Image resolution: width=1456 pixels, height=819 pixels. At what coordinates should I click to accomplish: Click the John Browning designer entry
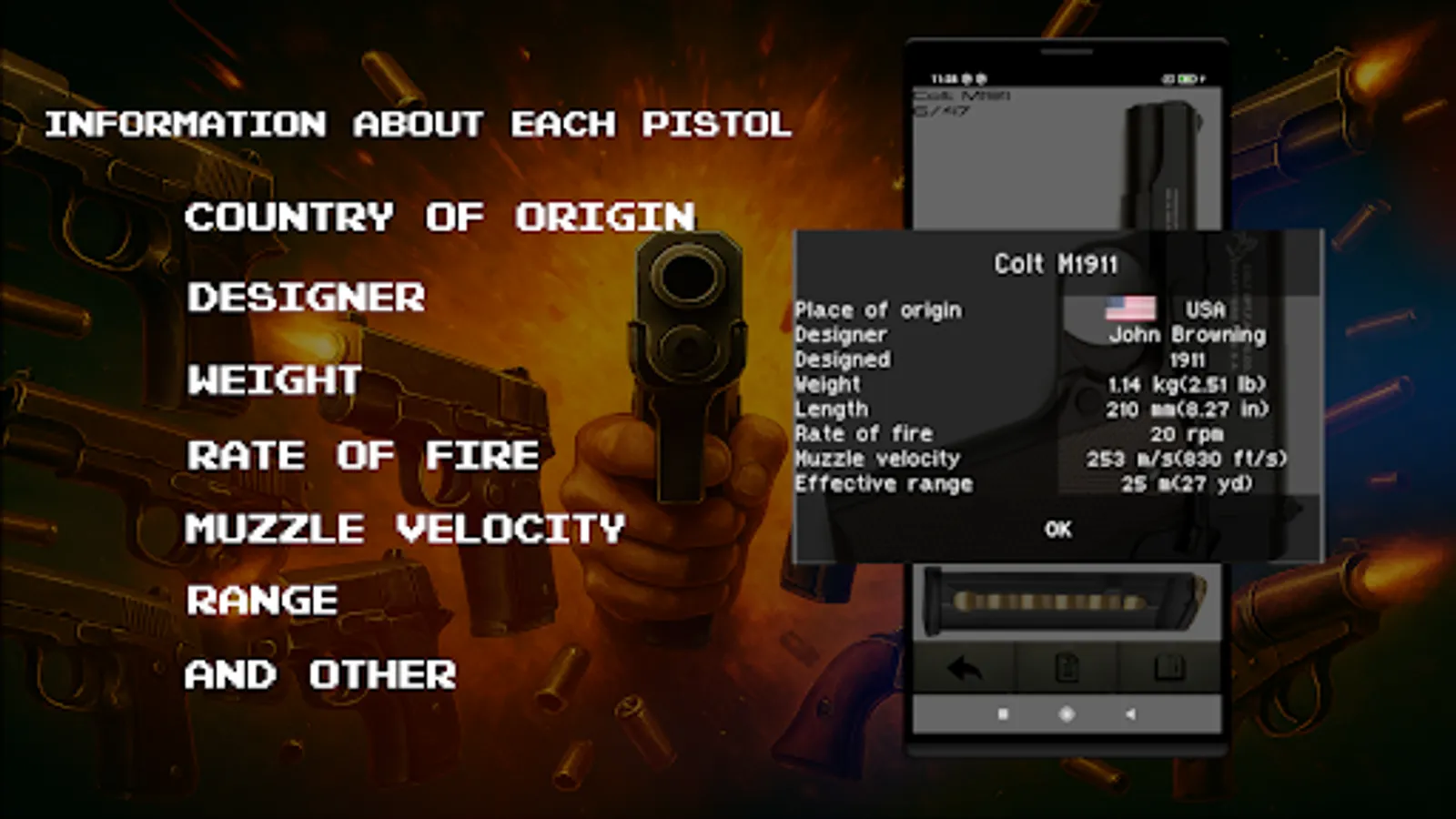point(1188,334)
